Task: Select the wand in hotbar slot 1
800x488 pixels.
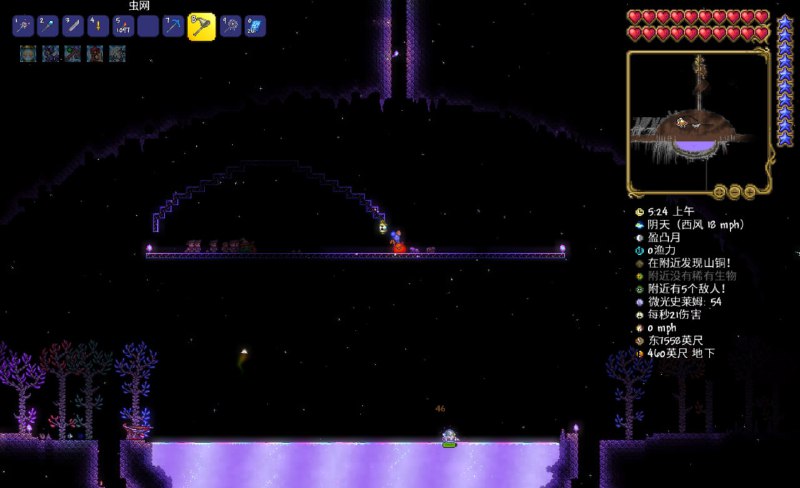Action: (x=23, y=27)
